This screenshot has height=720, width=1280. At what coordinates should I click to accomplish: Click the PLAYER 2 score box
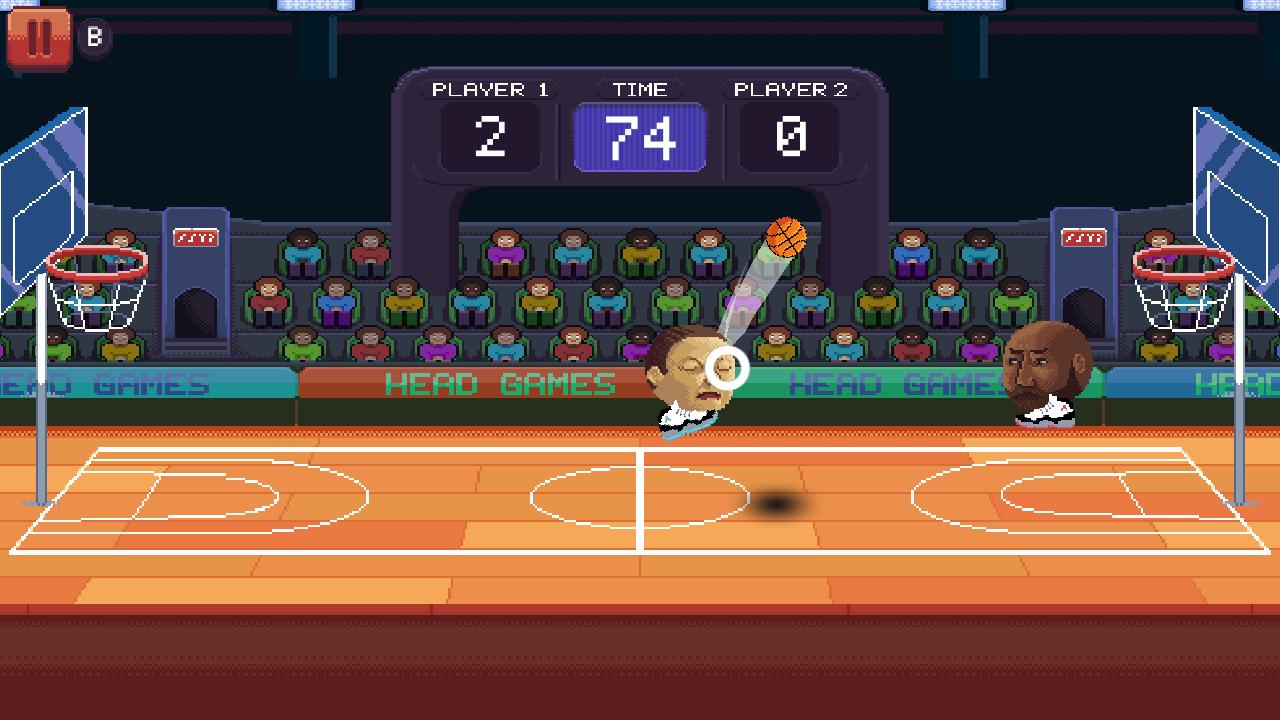pos(789,137)
